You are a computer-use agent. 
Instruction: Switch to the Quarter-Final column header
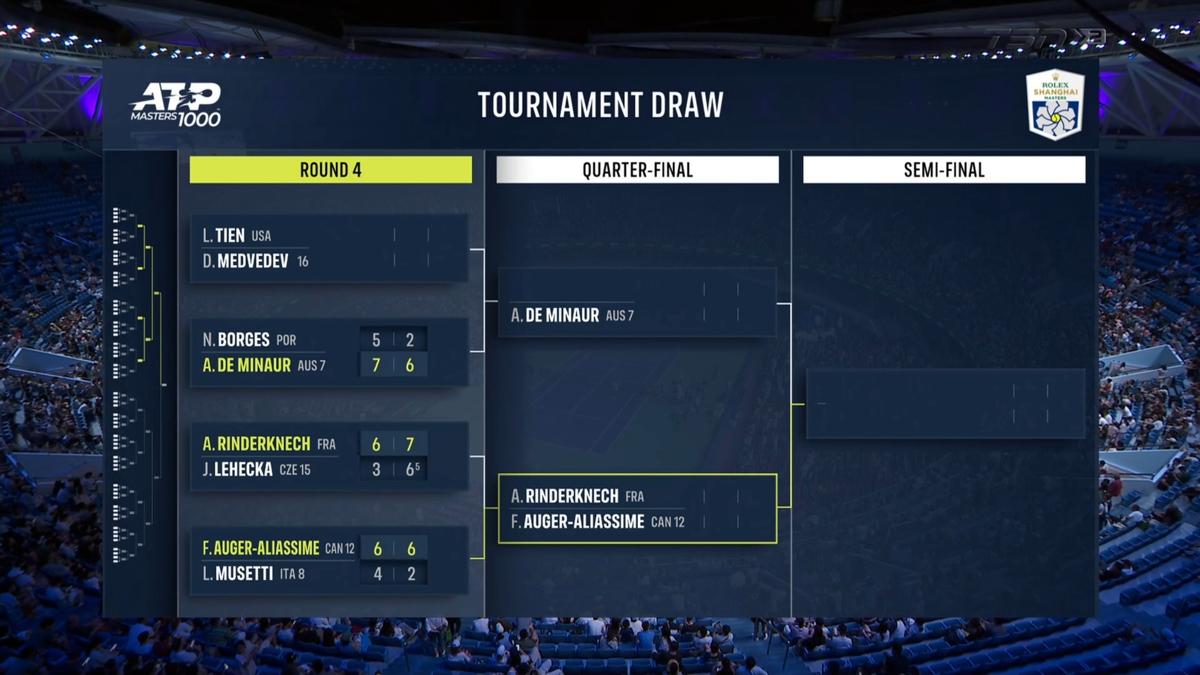(637, 170)
